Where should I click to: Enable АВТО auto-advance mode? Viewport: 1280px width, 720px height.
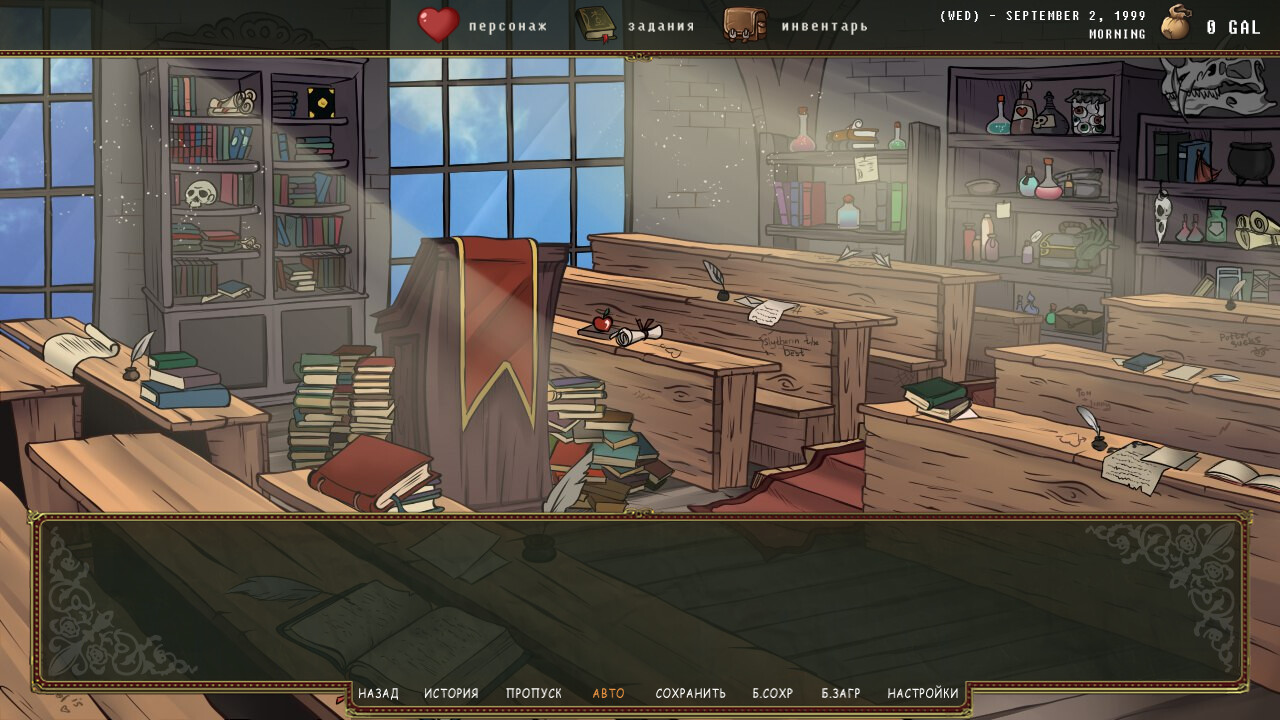coord(611,692)
